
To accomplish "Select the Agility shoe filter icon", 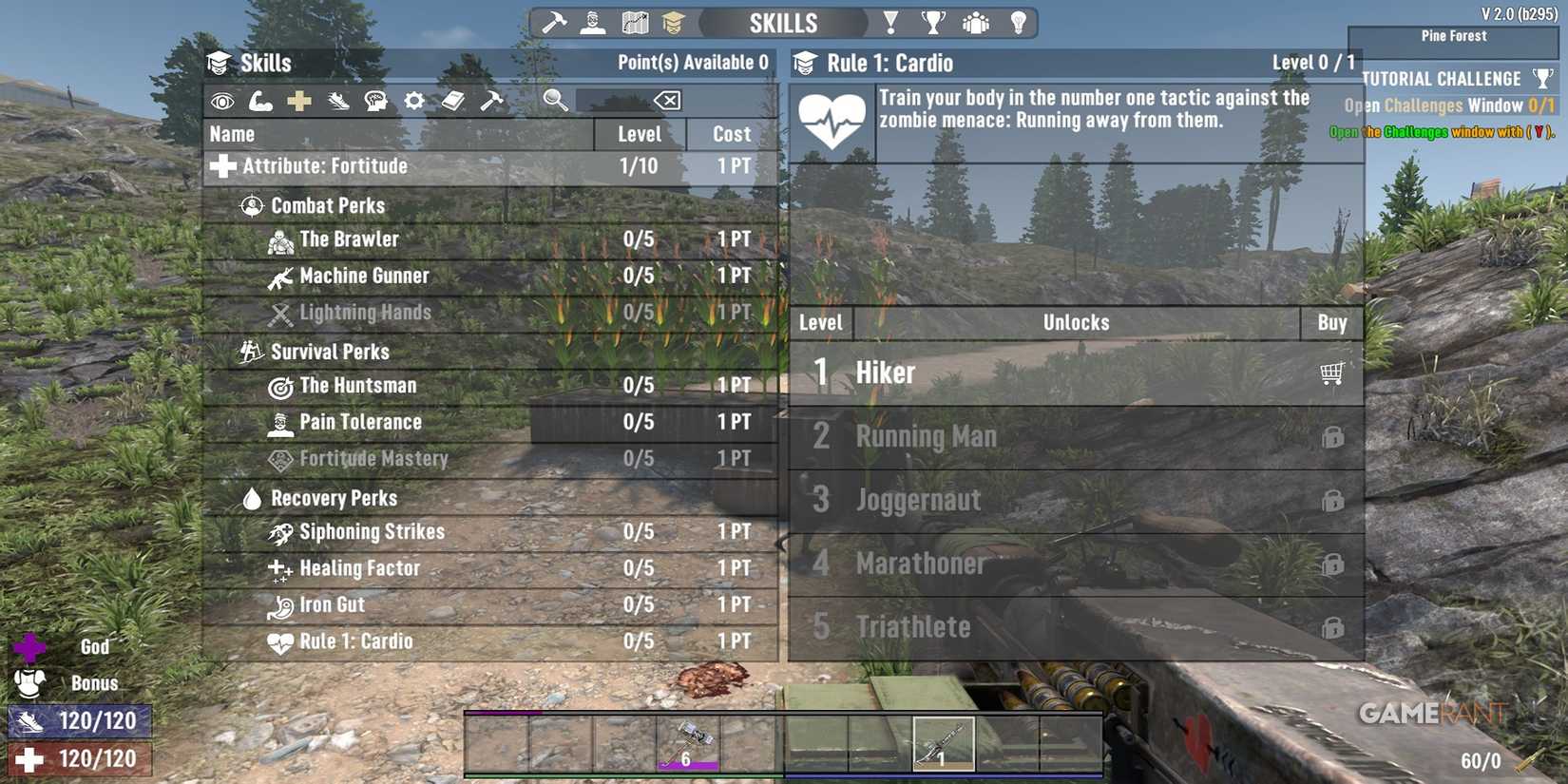I will coord(337,100).
